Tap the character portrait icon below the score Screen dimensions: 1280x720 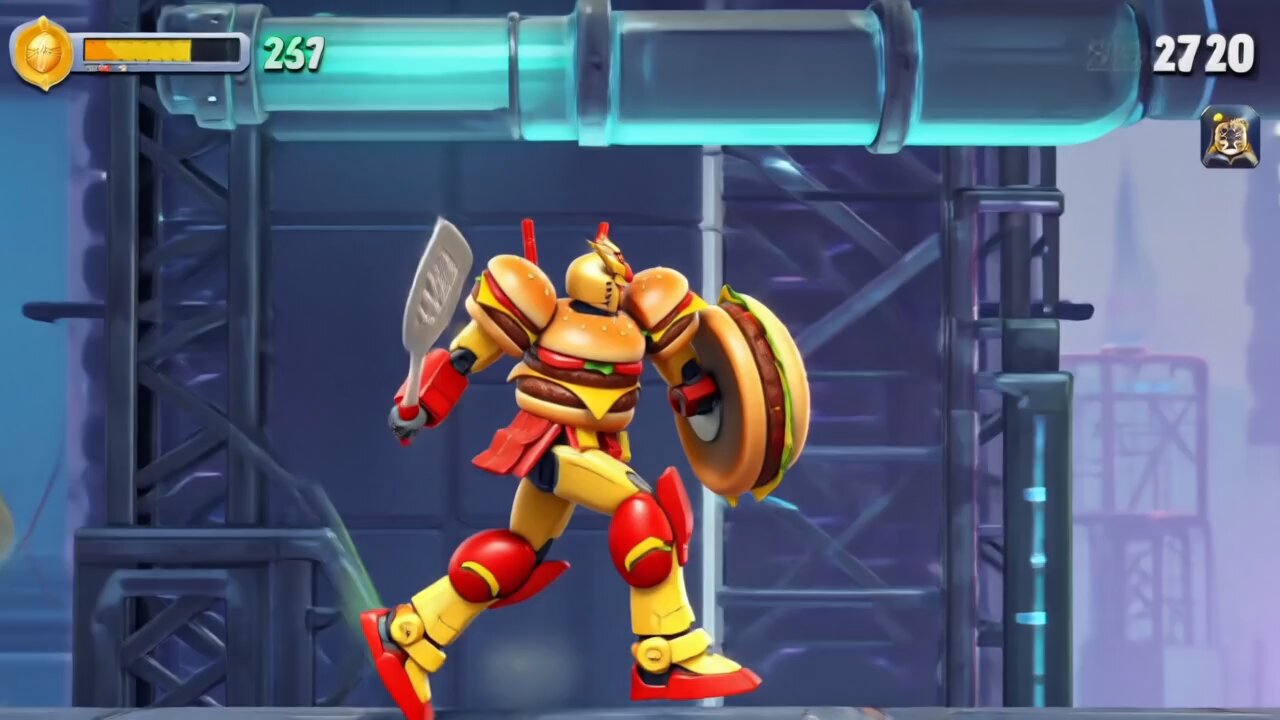(1229, 137)
